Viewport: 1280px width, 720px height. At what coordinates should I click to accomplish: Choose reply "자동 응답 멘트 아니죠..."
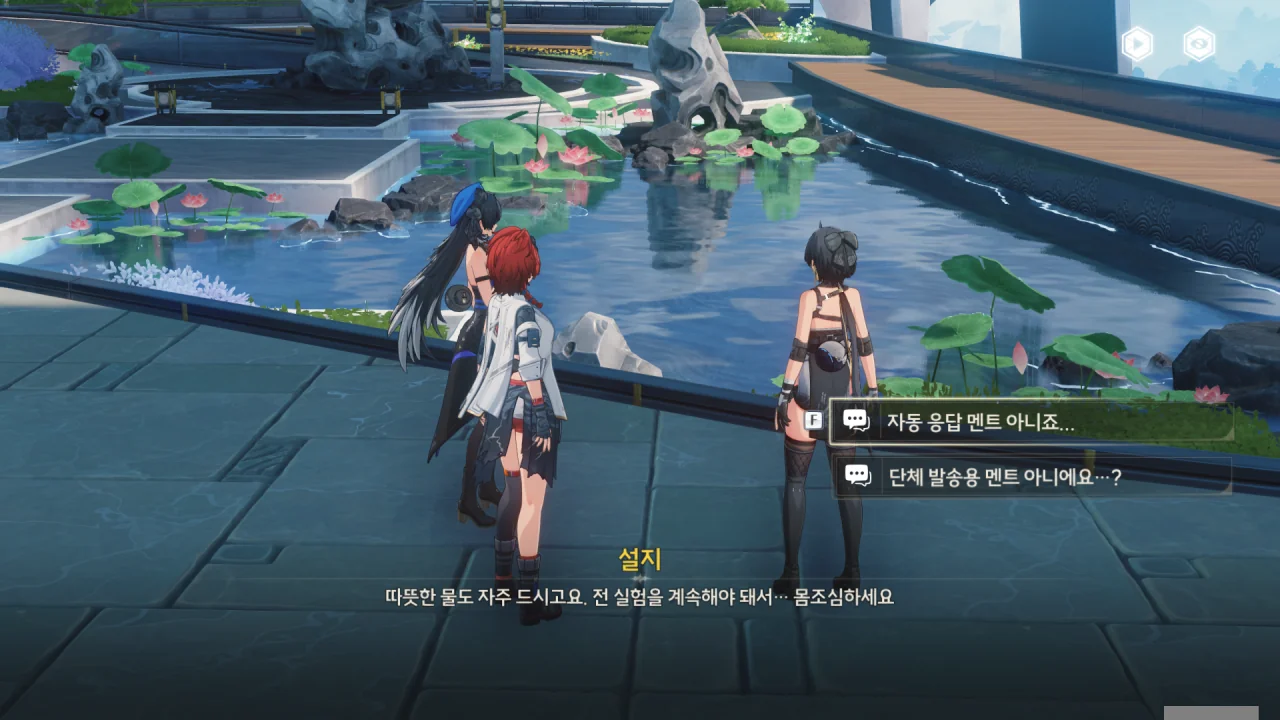1030,421
